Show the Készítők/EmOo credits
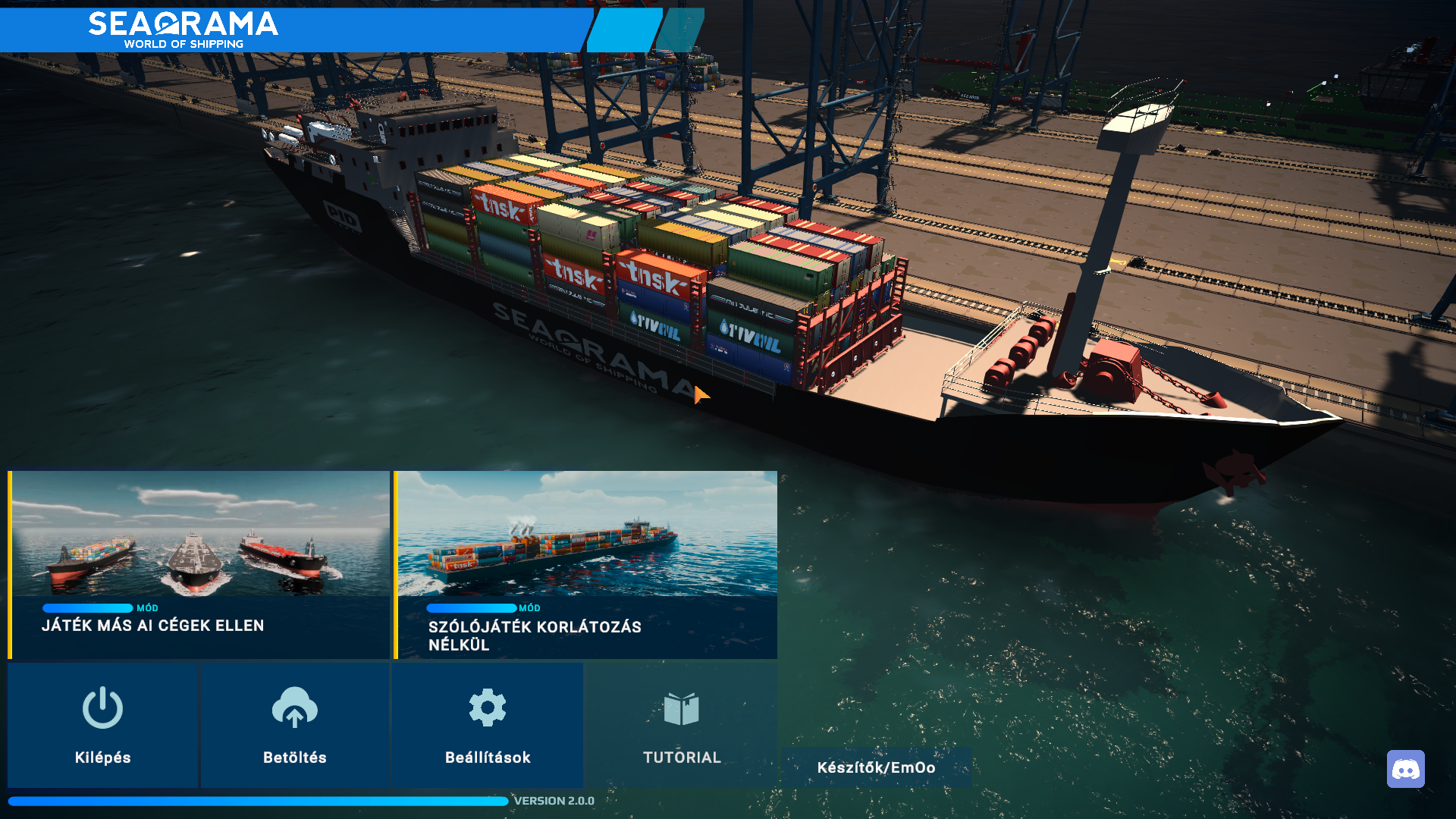 pos(876,767)
